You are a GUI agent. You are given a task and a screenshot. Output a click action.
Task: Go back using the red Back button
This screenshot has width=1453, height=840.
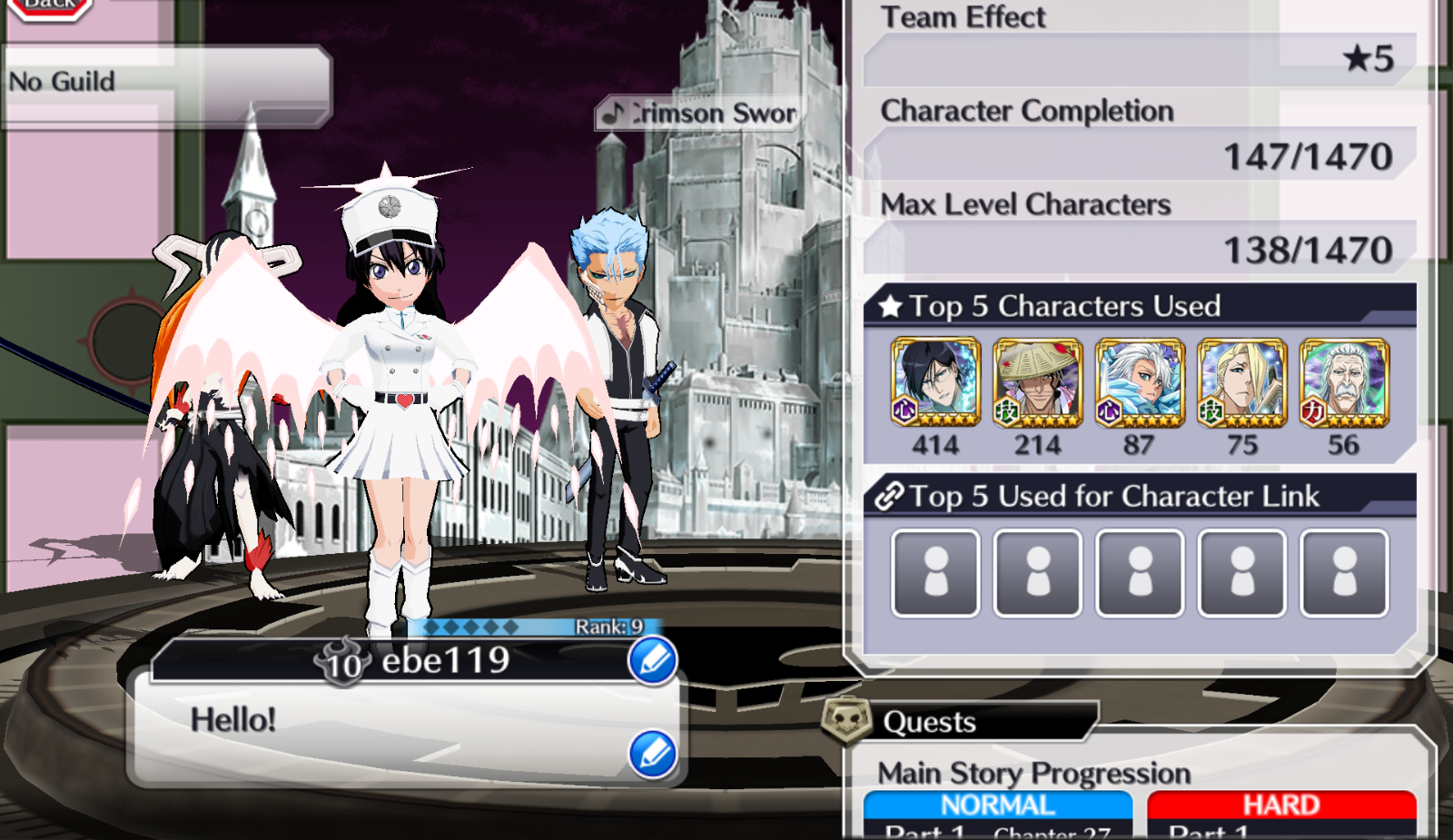point(51,7)
